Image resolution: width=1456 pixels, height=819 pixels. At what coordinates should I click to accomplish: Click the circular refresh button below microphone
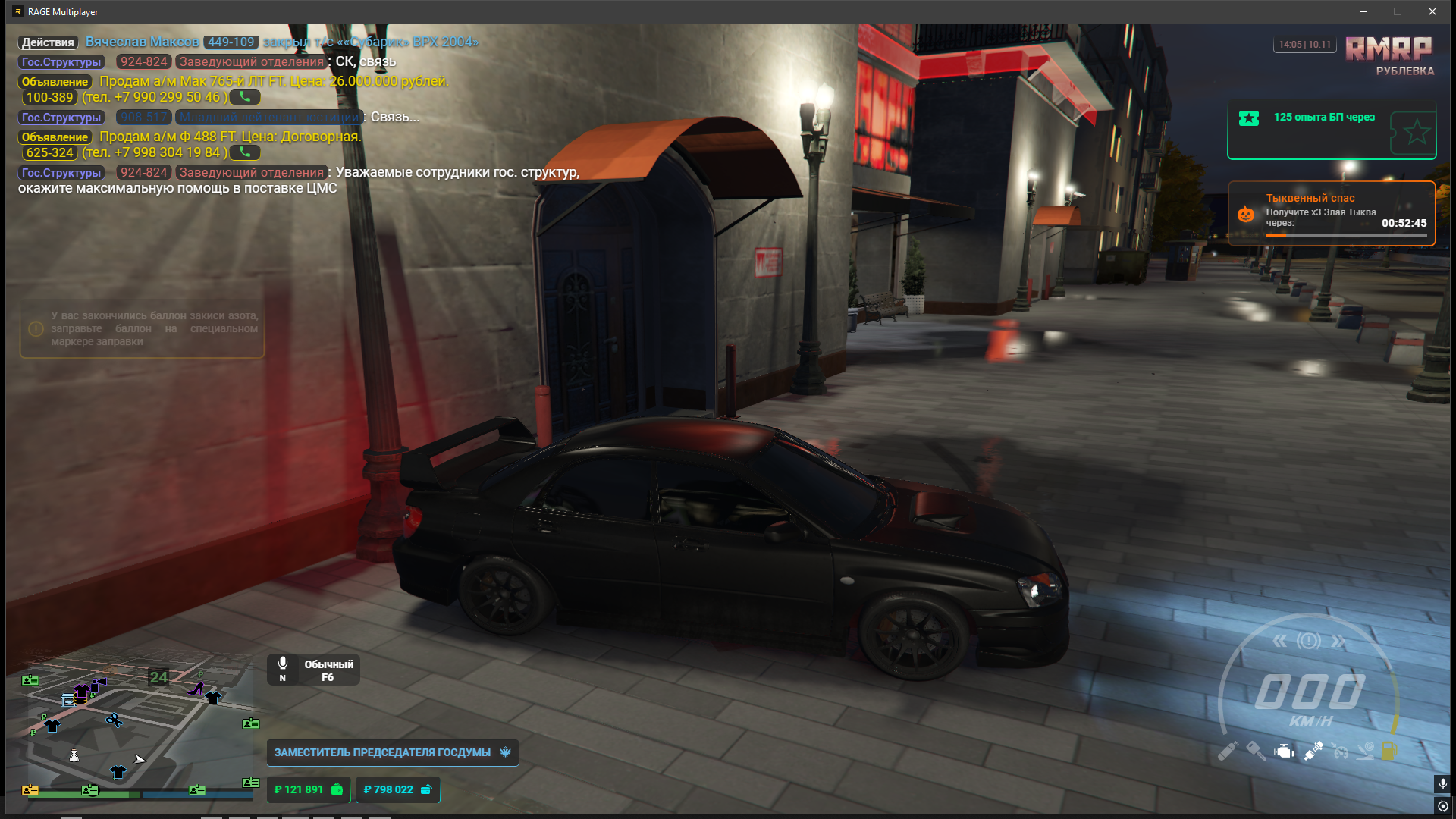1442,805
